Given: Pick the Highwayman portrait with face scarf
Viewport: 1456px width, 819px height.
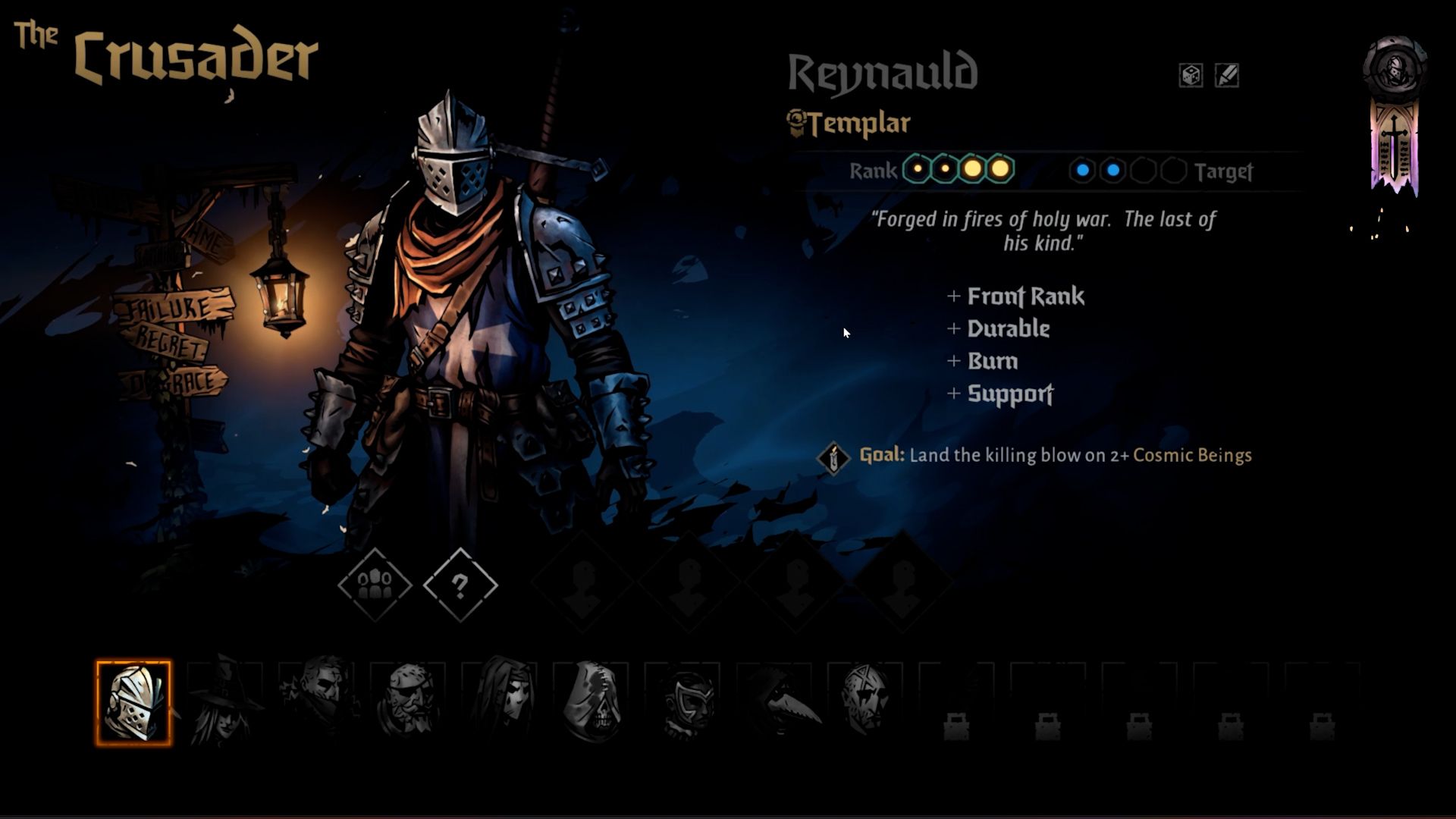Looking at the screenshot, I should [317, 702].
